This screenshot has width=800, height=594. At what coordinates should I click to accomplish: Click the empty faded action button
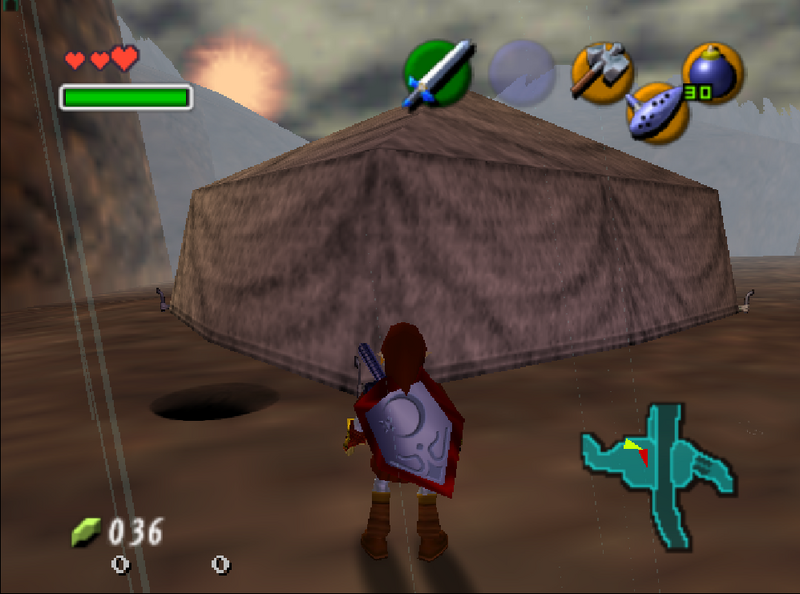pos(522,73)
